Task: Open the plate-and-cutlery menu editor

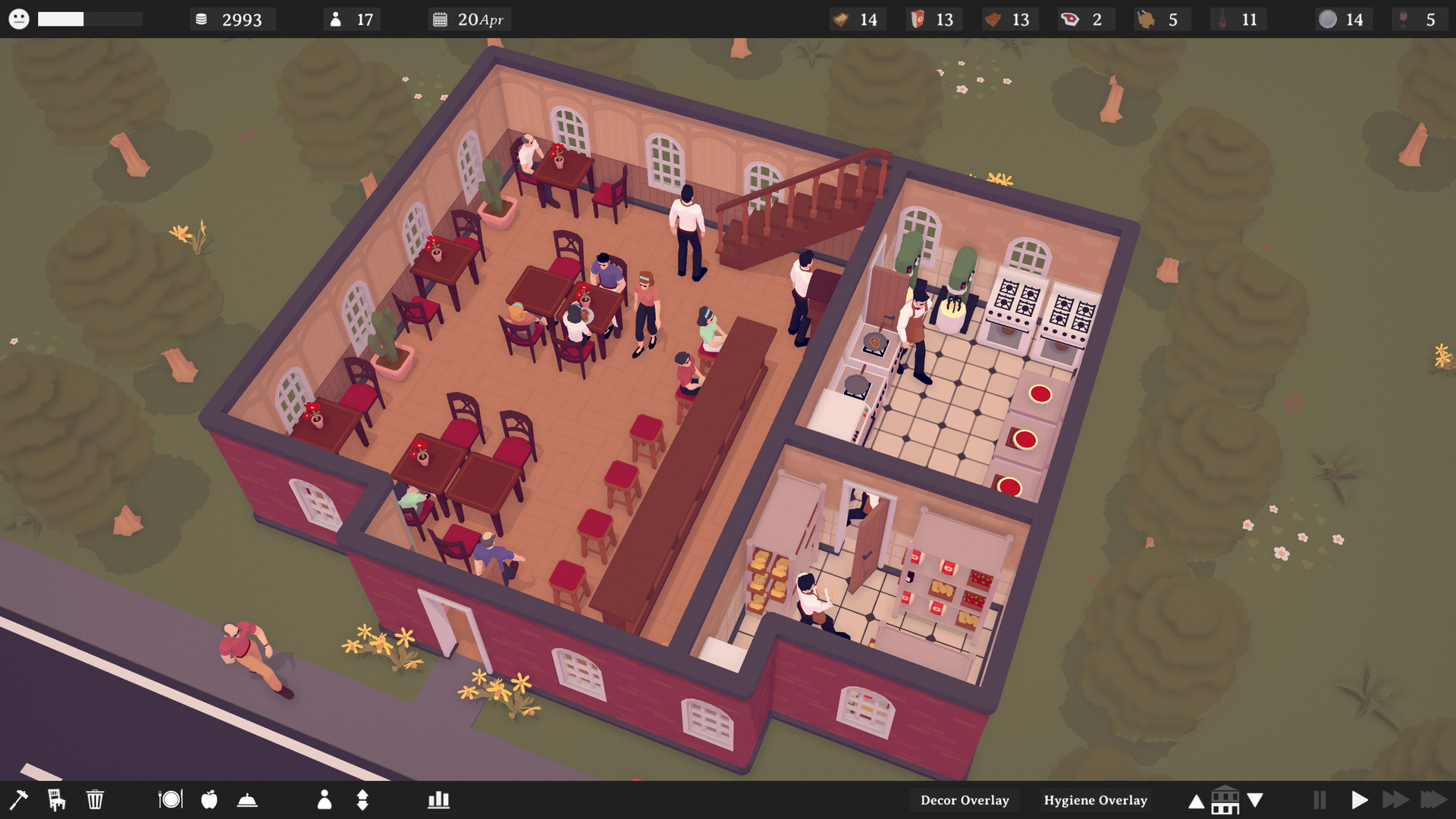Action: (171, 800)
